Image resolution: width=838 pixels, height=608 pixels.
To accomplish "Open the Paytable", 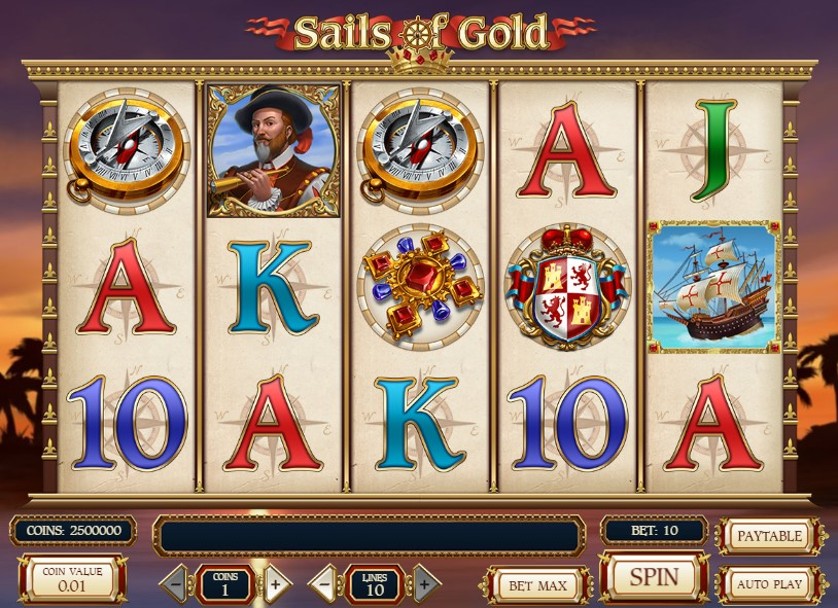I will (769, 536).
